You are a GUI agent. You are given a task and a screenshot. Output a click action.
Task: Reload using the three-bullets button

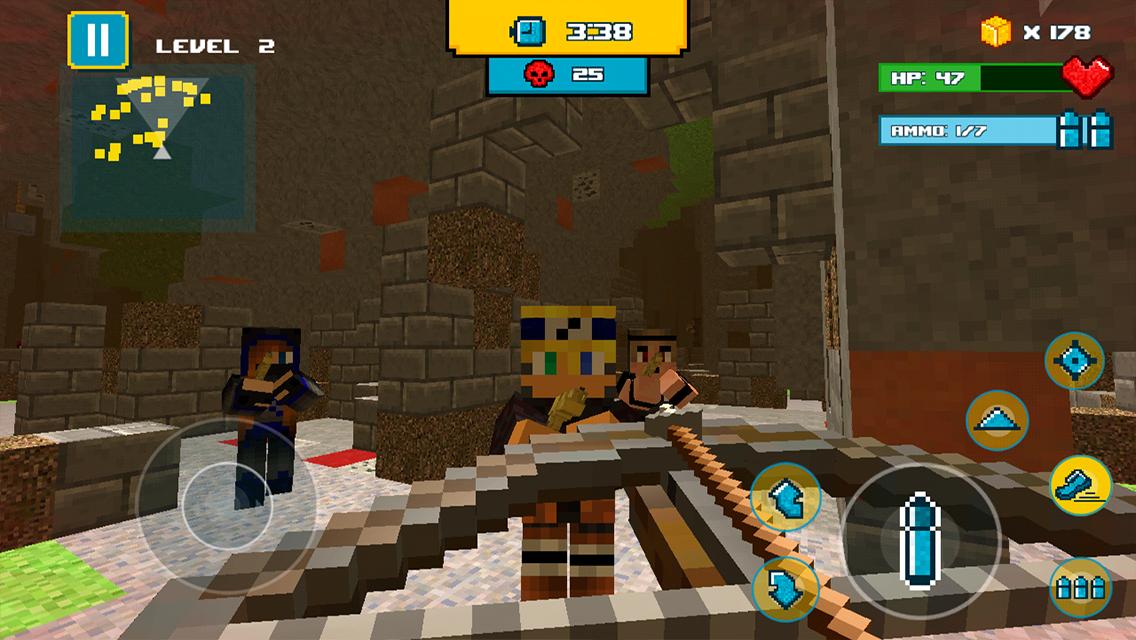click(x=1080, y=588)
